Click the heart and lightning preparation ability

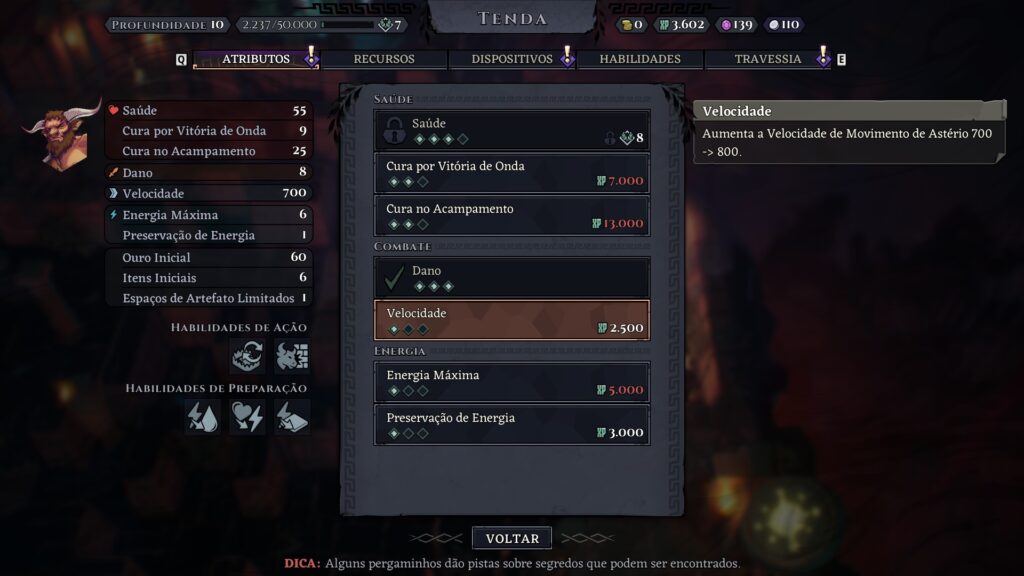(247, 417)
